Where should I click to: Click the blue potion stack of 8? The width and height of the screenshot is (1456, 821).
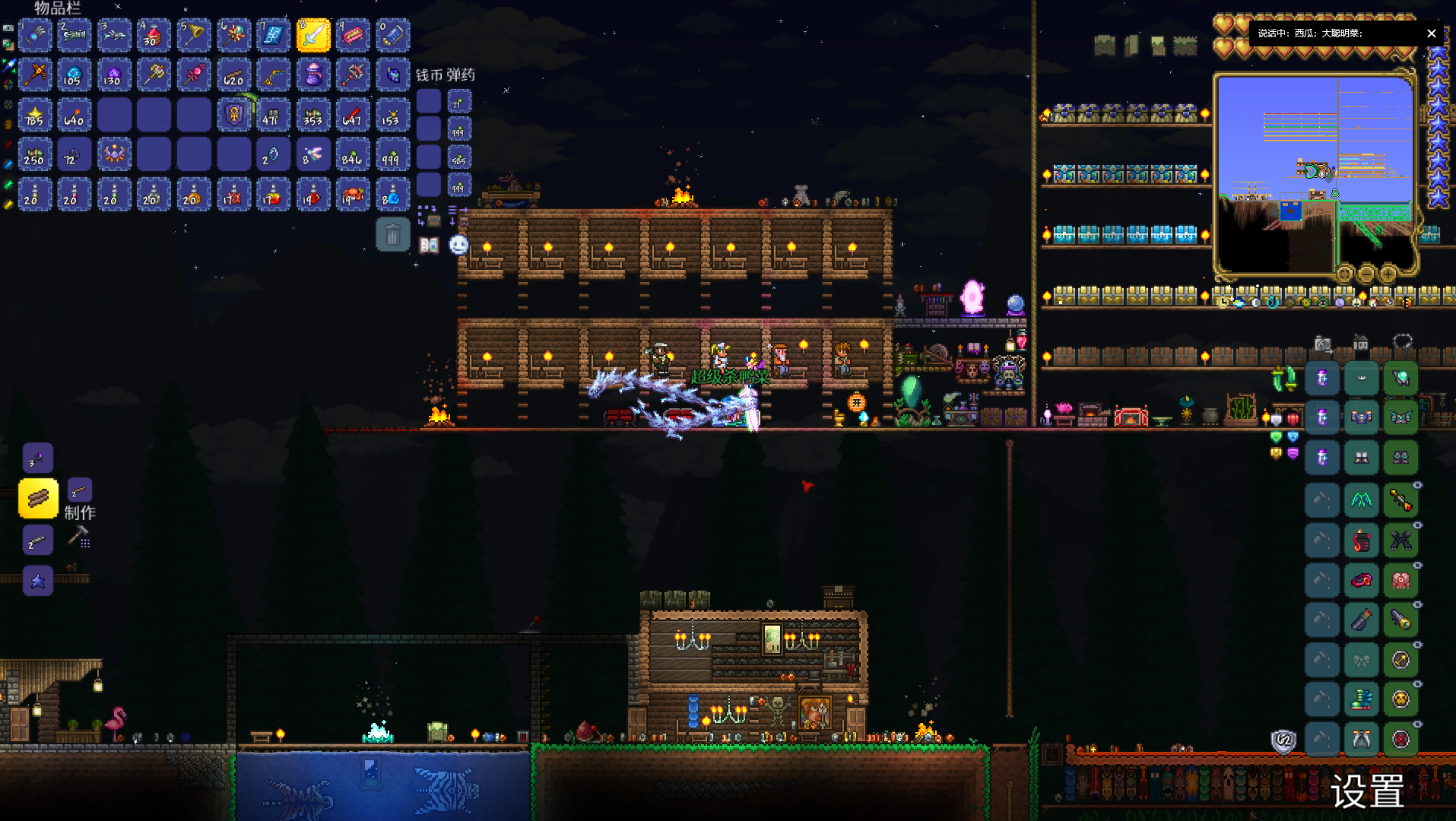tap(392, 195)
